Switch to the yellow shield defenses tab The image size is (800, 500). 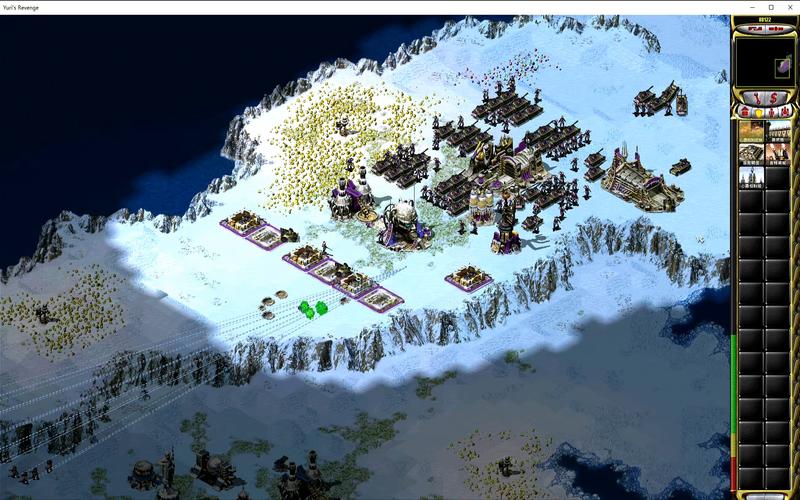click(757, 111)
